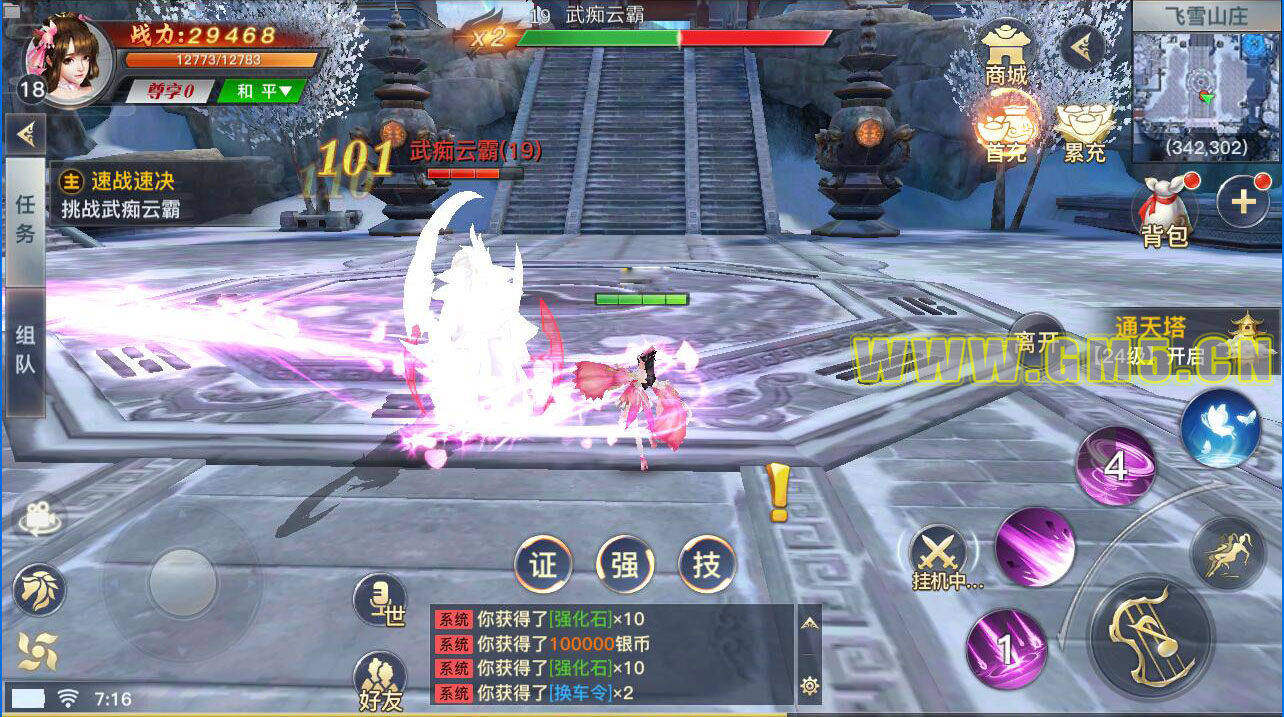Open the 强 enhancement button
The width and height of the screenshot is (1284, 717).
(625, 565)
